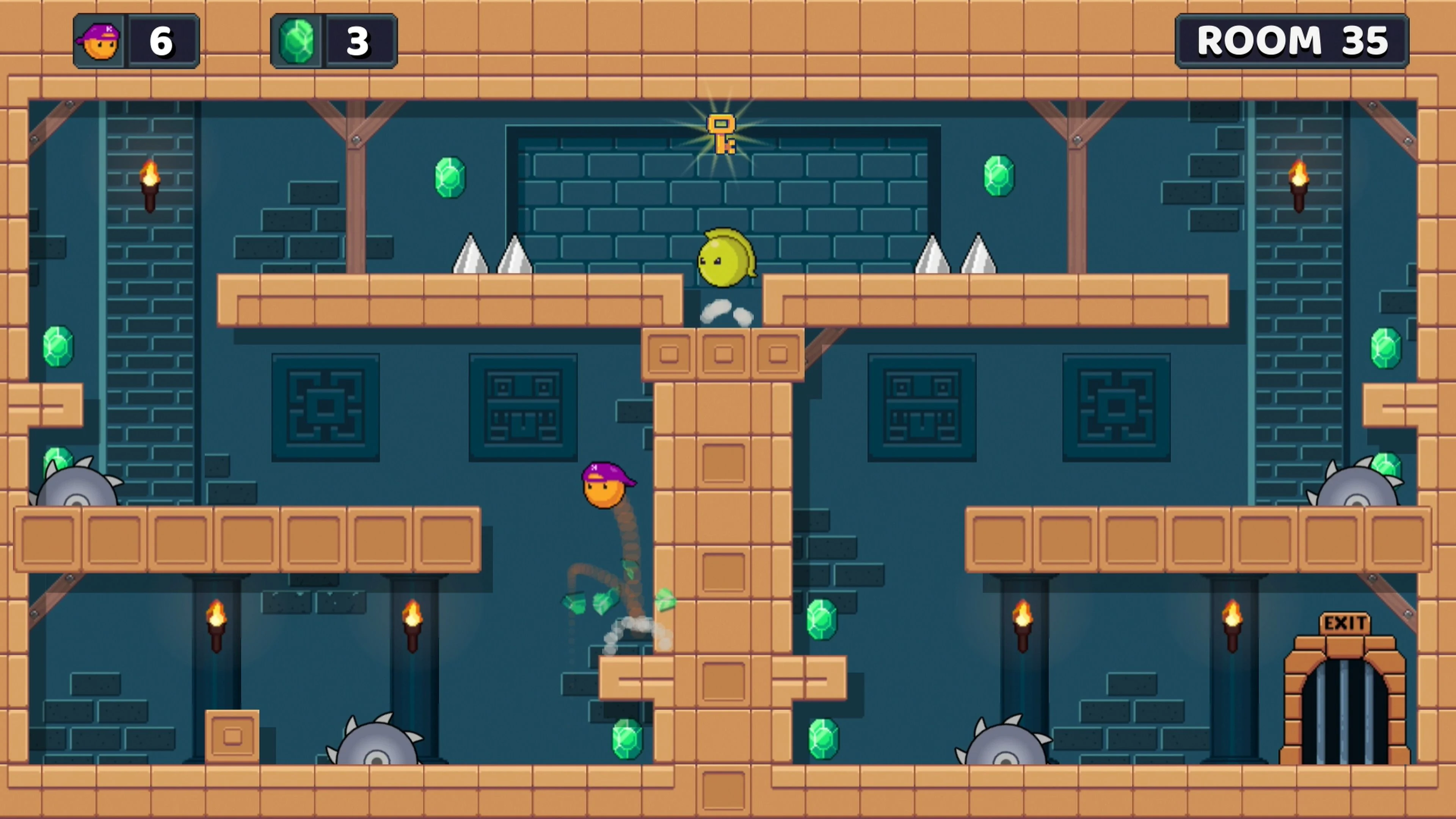1456x819 pixels.
Task: Click the EXIT sign above the gated door
Action: click(x=1344, y=622)
